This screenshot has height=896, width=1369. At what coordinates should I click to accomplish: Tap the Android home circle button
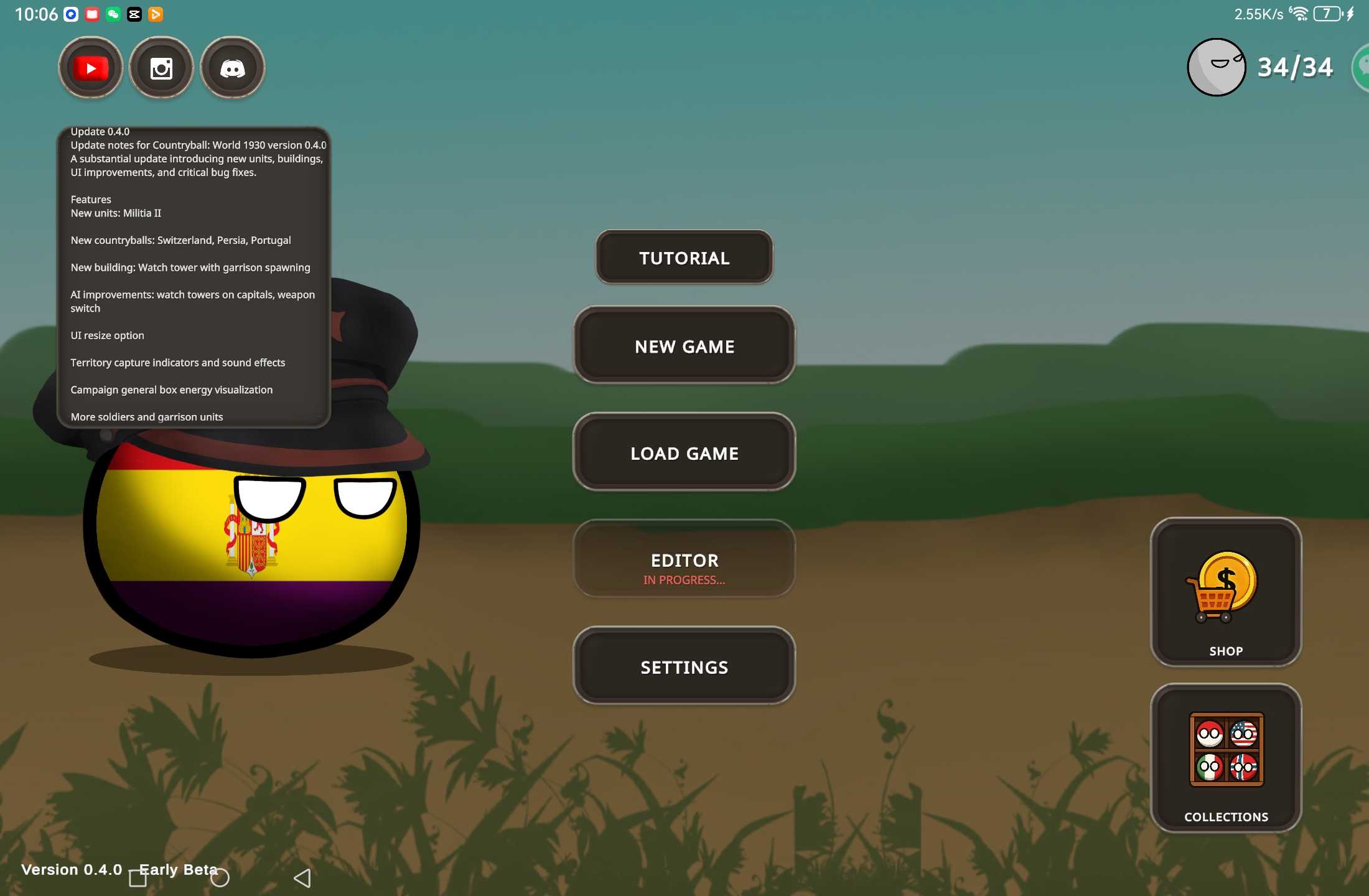tap(220, 878)
